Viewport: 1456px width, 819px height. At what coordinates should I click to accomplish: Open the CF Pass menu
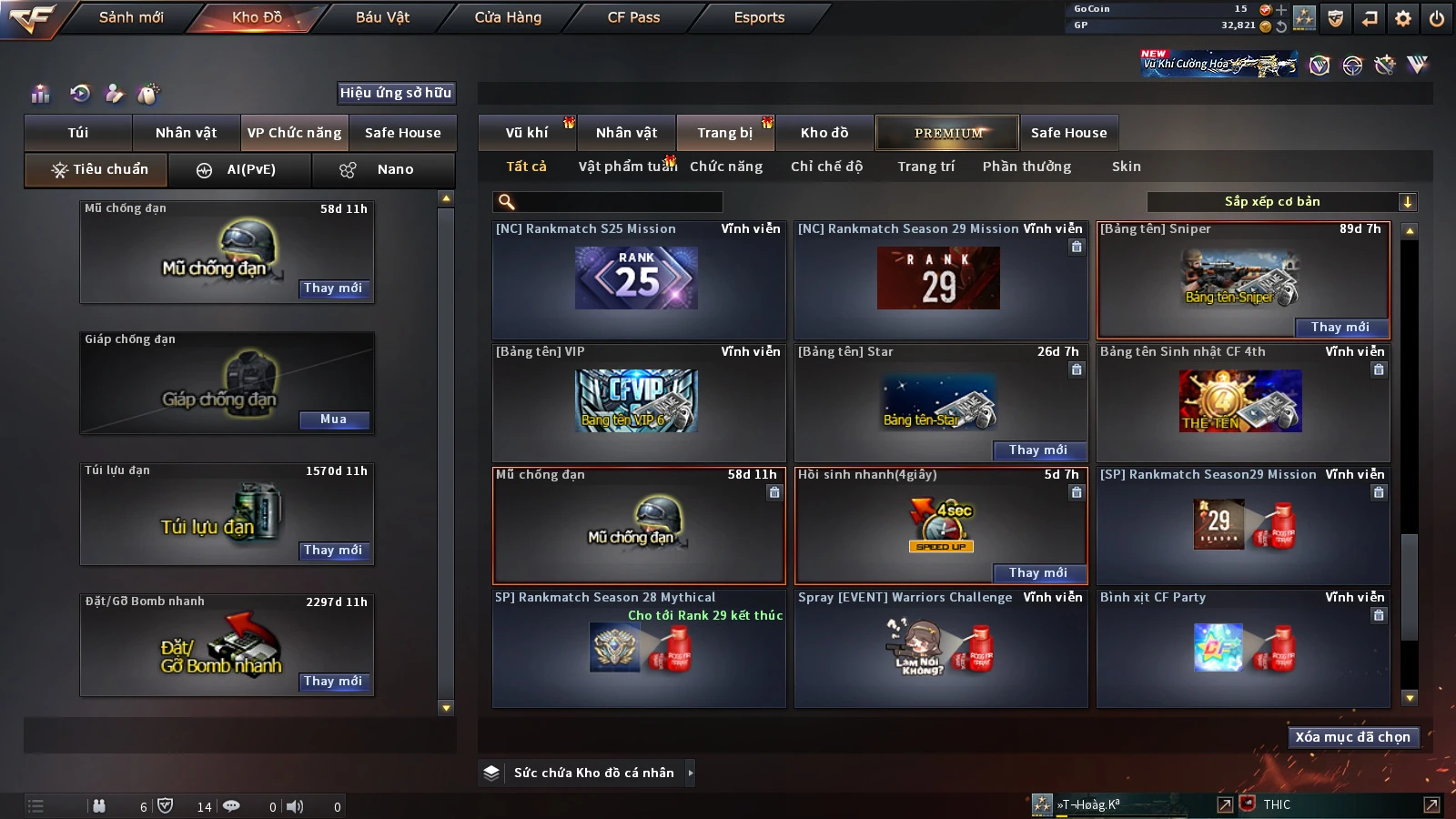(633, 17)
